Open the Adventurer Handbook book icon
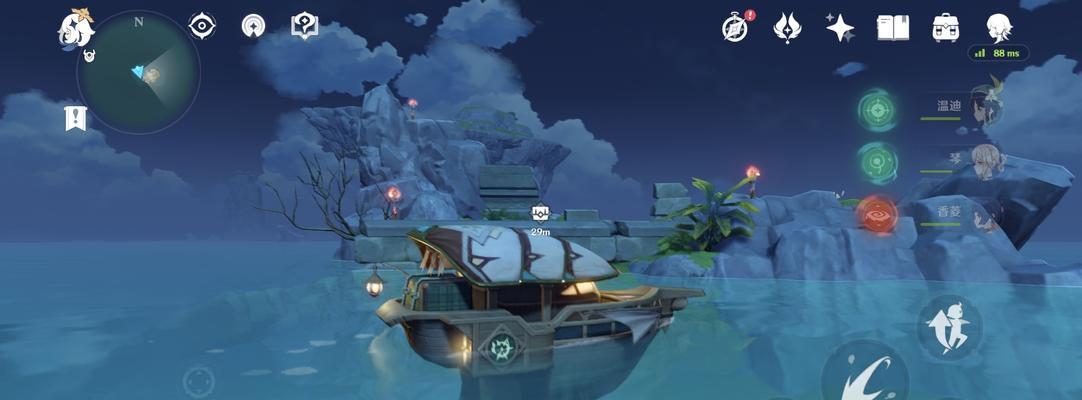1082x400 pixels. [892, 27]
